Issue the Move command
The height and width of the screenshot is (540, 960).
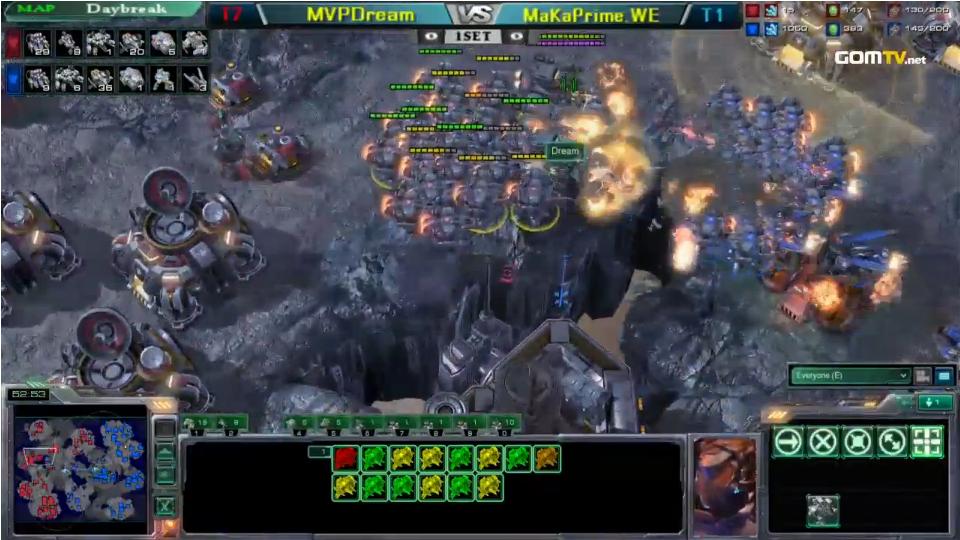[788, 441]
